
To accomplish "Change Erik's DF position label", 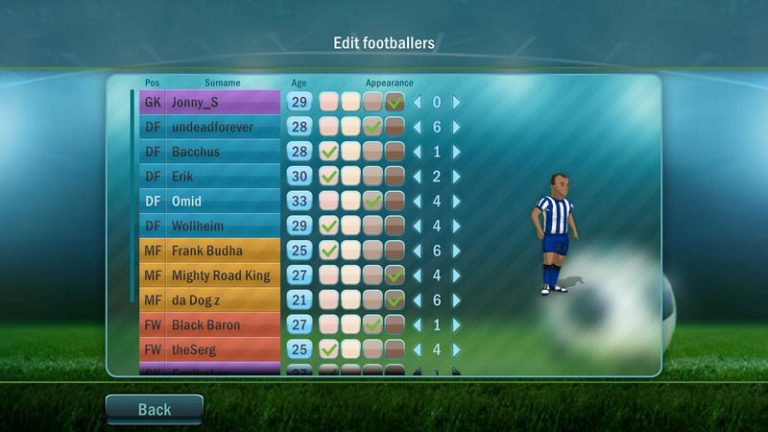I will (x=152, y=176).
